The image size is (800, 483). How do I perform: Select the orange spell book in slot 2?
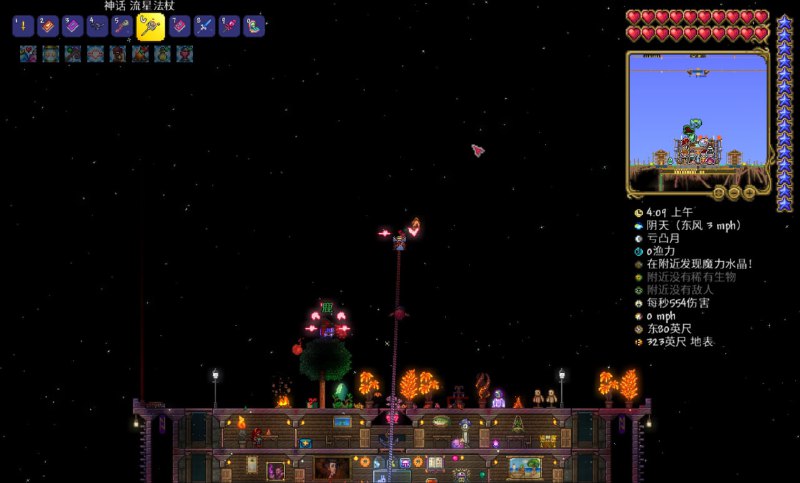click(47, 26)
